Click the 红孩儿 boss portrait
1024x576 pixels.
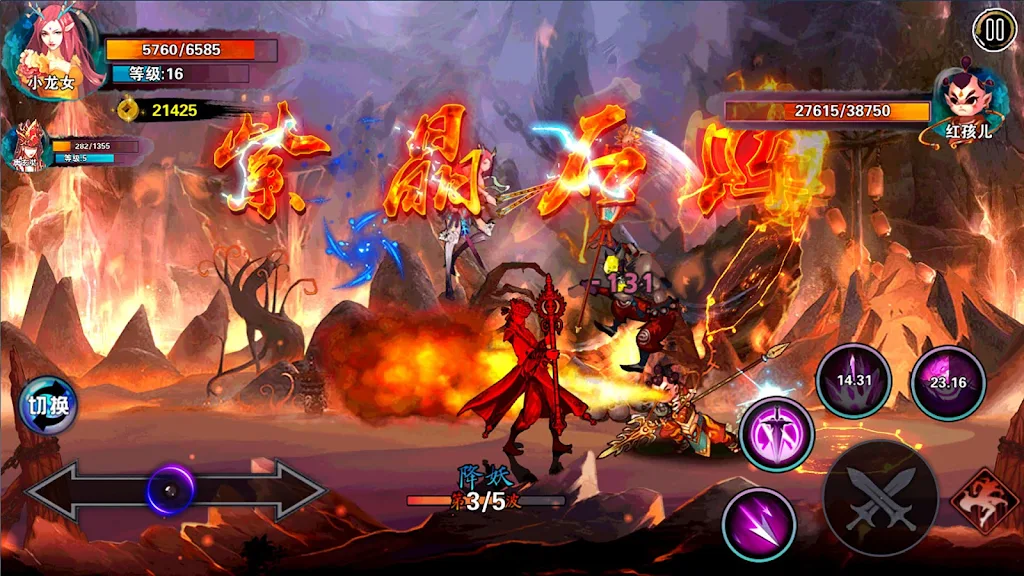tap(968, 102)
